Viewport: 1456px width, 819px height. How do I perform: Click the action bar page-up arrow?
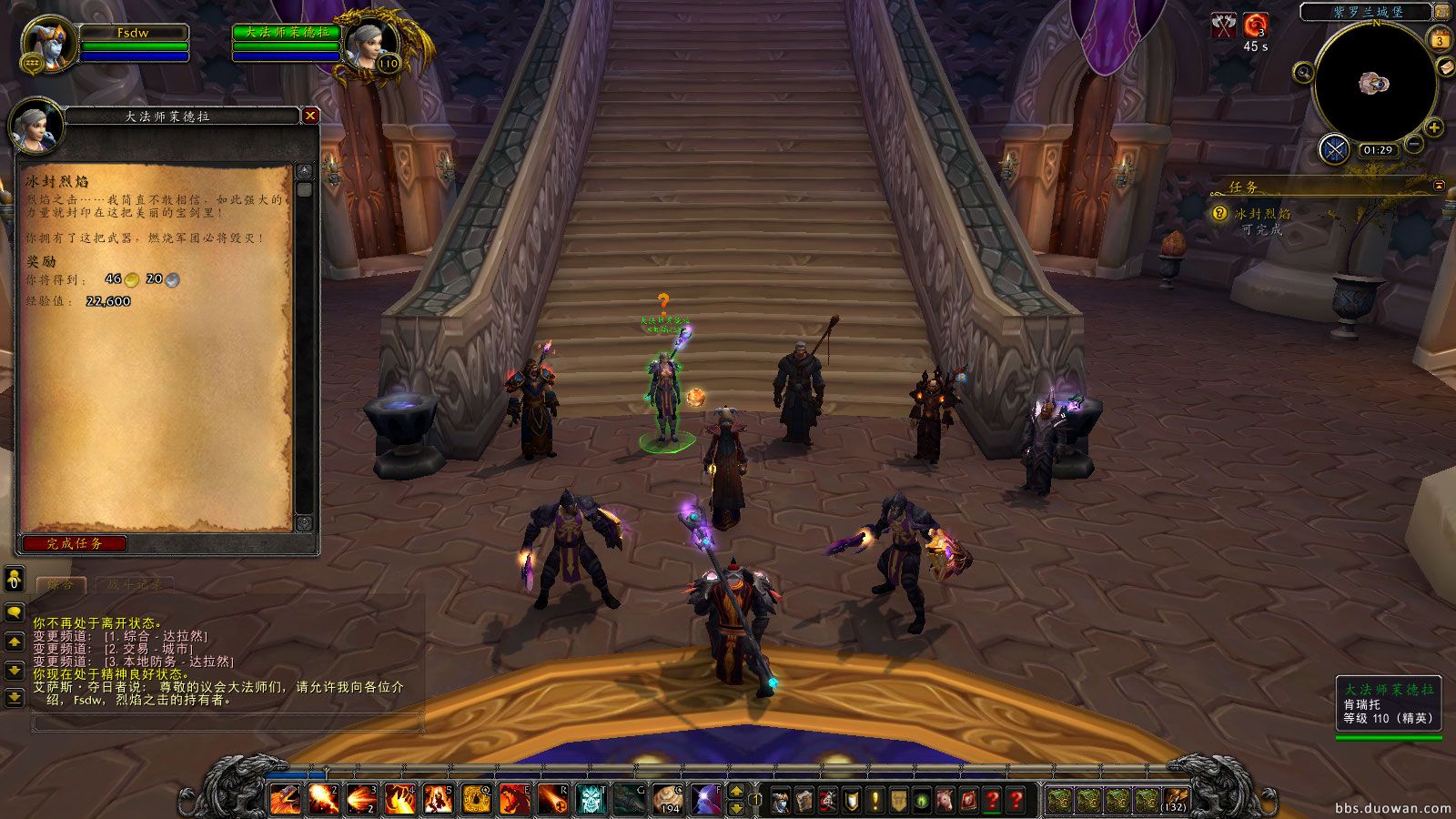click(x=735, y=791)
